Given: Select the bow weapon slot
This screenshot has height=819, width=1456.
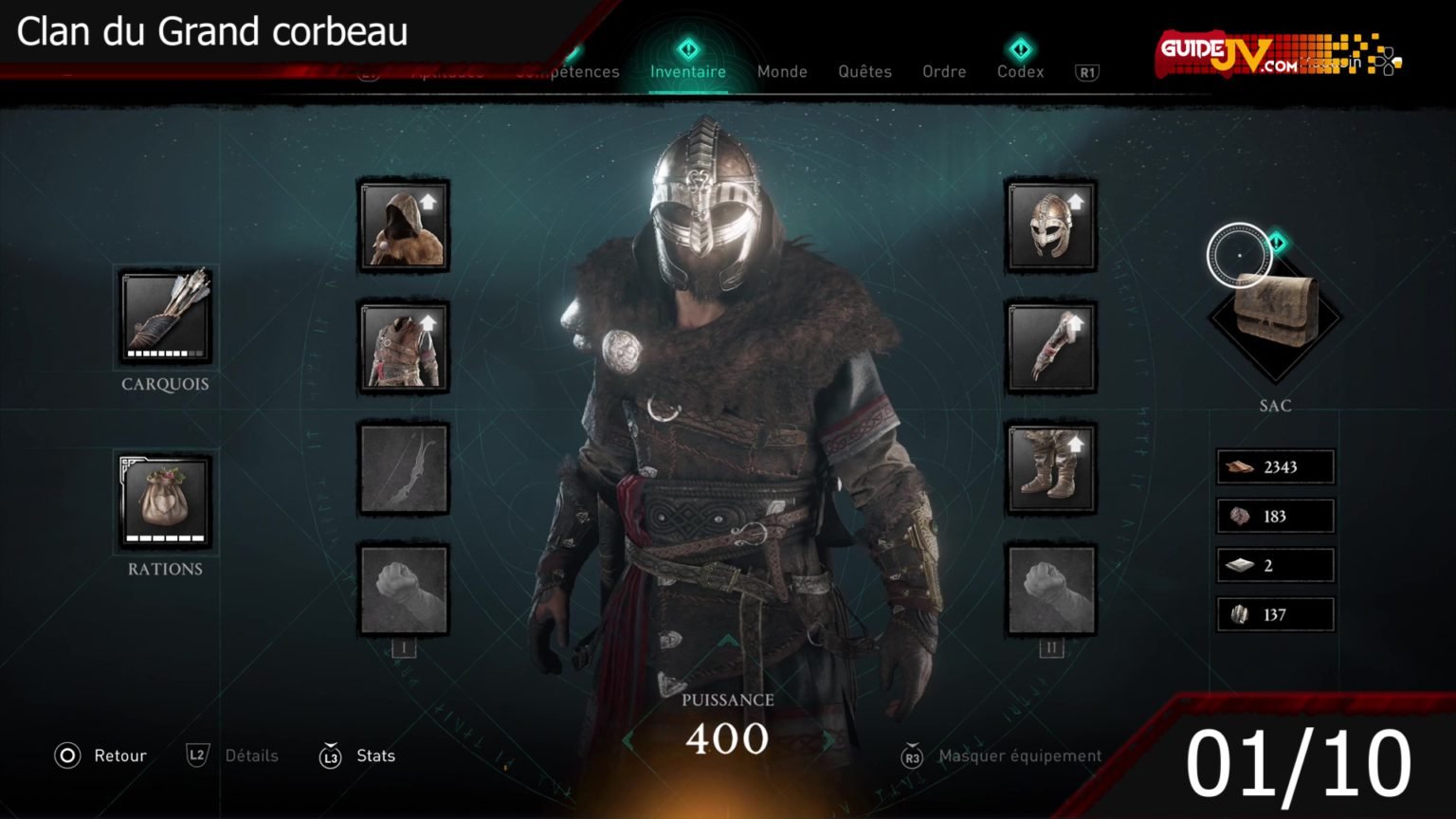Looking at the screenshot, I should (404, 469).
